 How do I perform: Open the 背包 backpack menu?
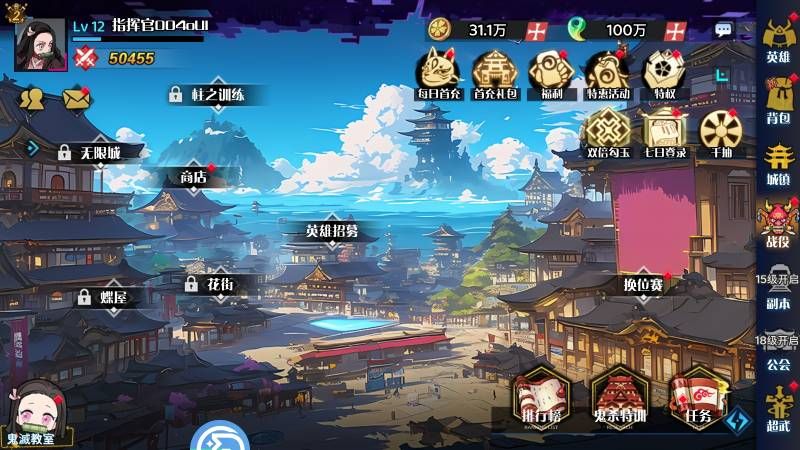tap(778, 100)
